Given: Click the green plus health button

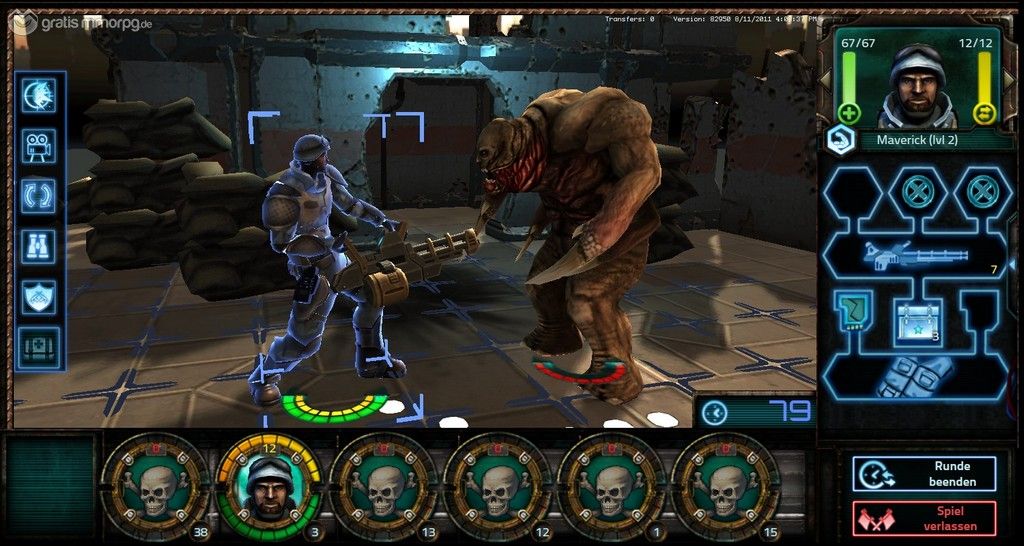Looking at the screenshot, I should pos(850,113).
